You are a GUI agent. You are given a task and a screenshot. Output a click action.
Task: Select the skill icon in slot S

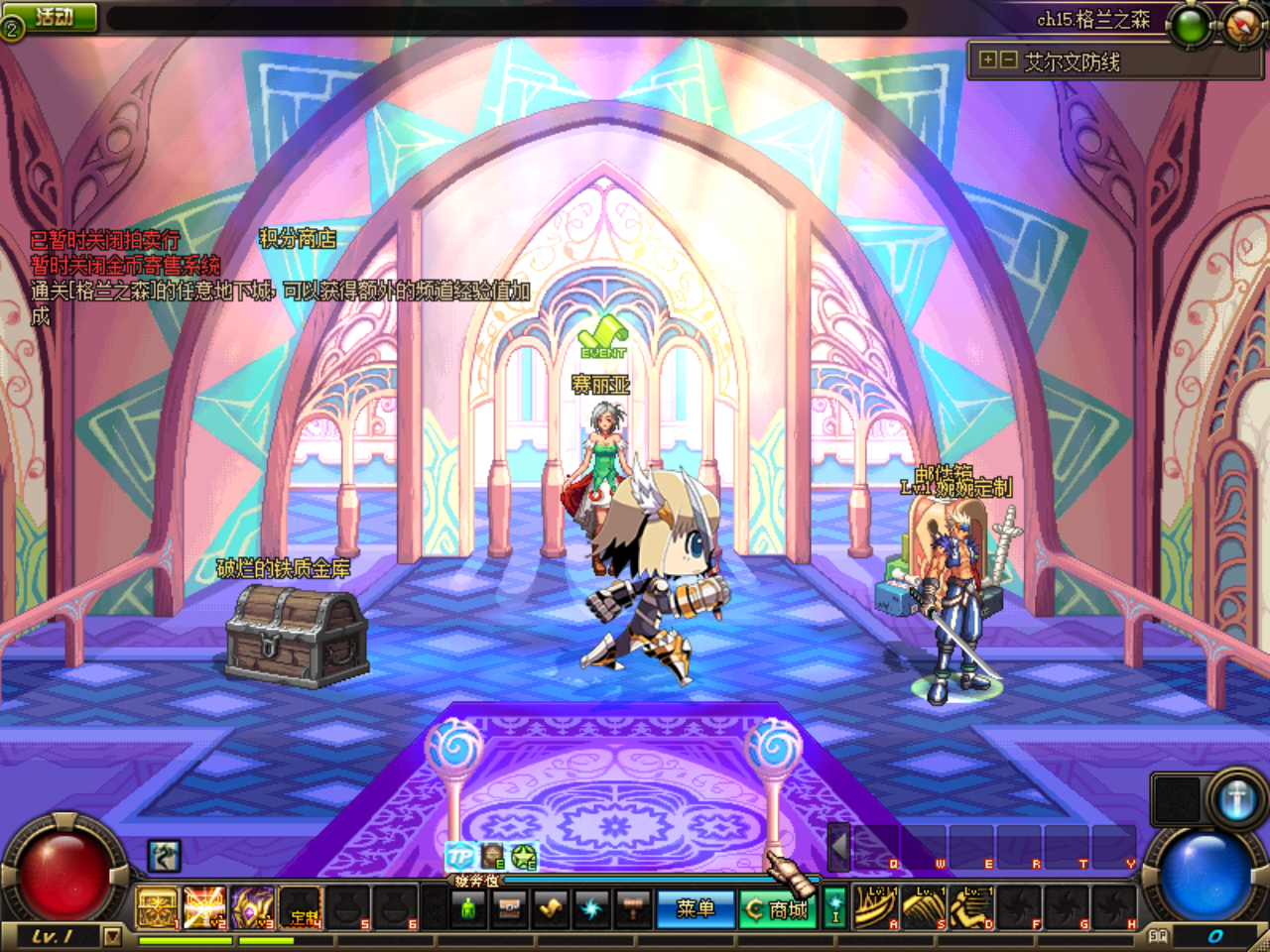(923, 907)
